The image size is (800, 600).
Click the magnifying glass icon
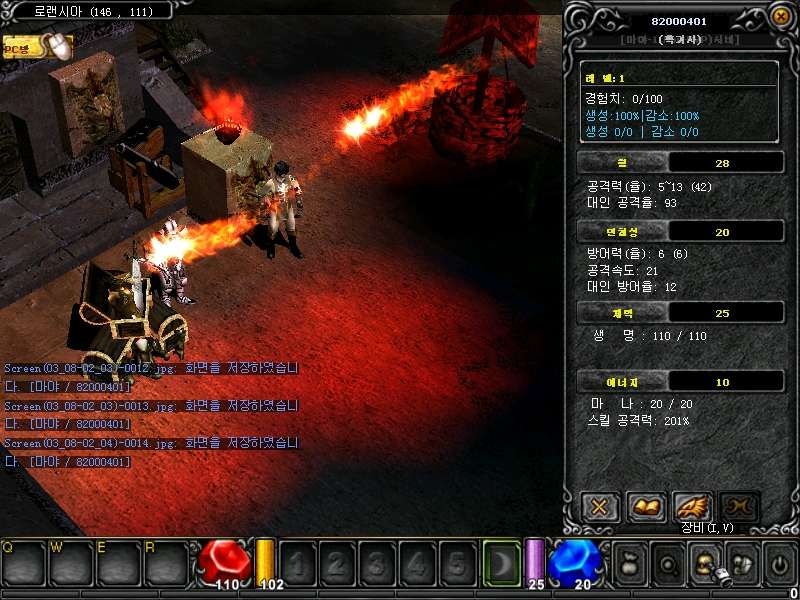click(667, 564)
